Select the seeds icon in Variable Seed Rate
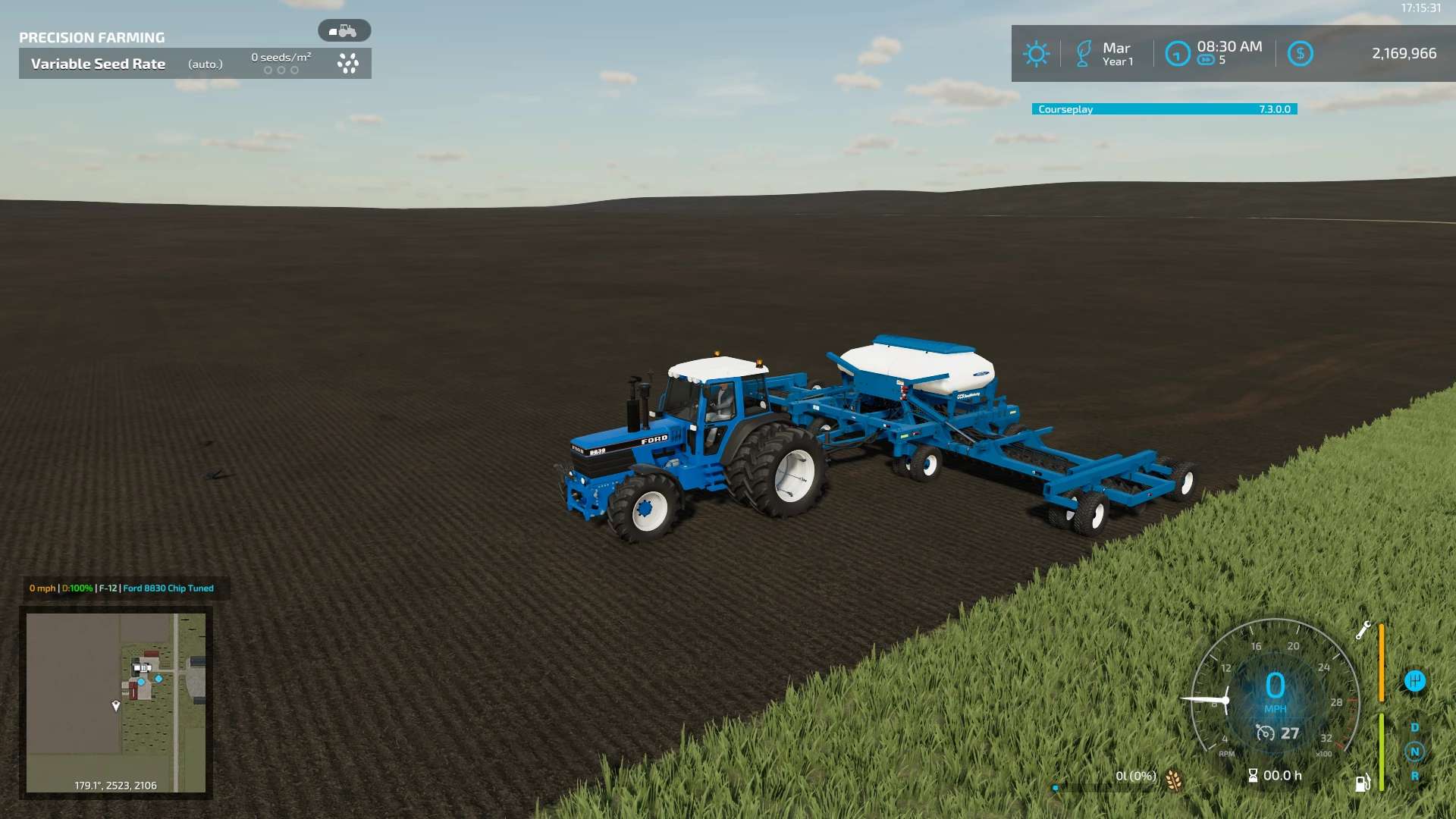Screen dimensions: 1456x819 tap(348, 64)
